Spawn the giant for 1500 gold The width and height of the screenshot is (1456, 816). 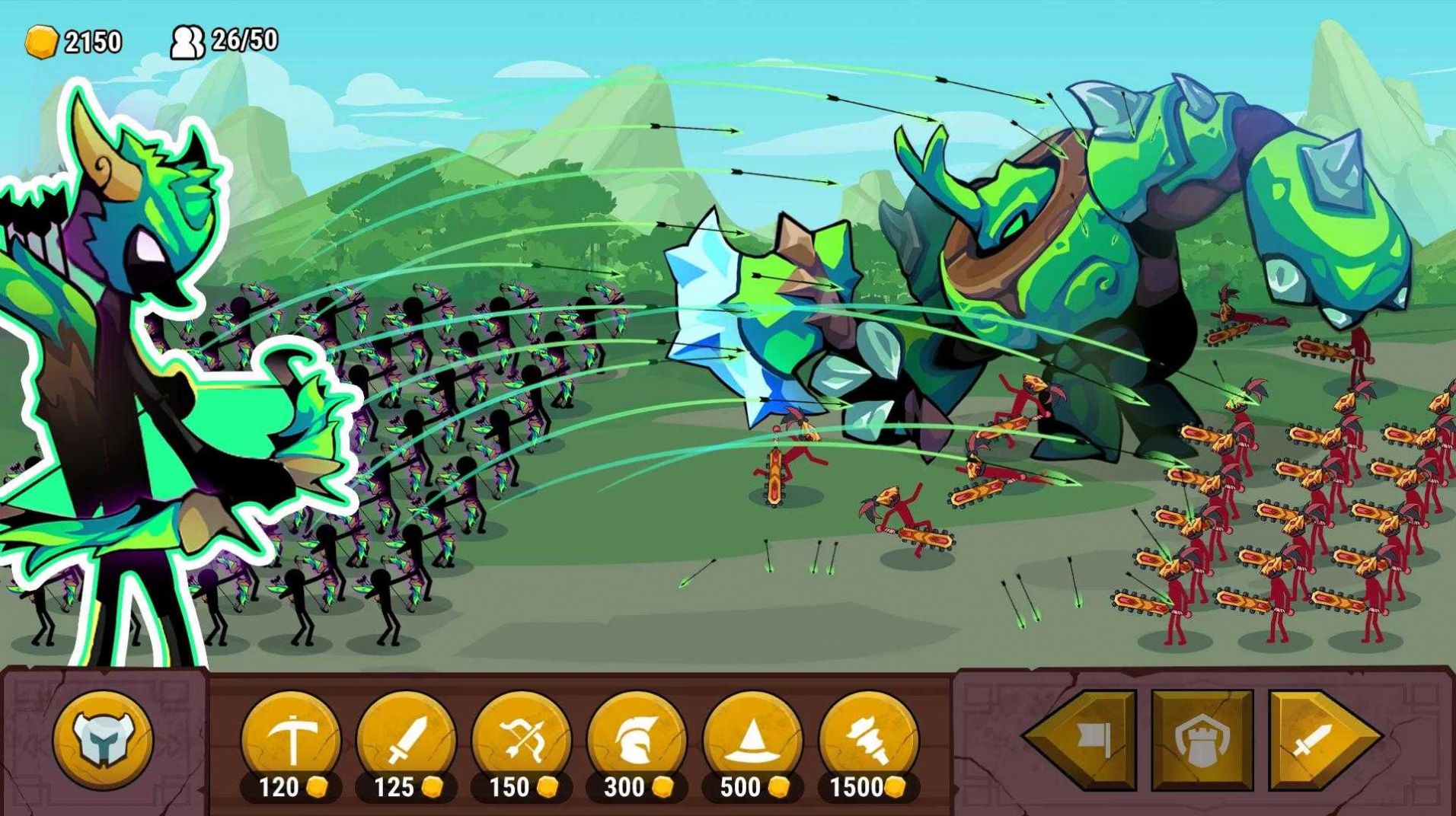coord(868,740)
